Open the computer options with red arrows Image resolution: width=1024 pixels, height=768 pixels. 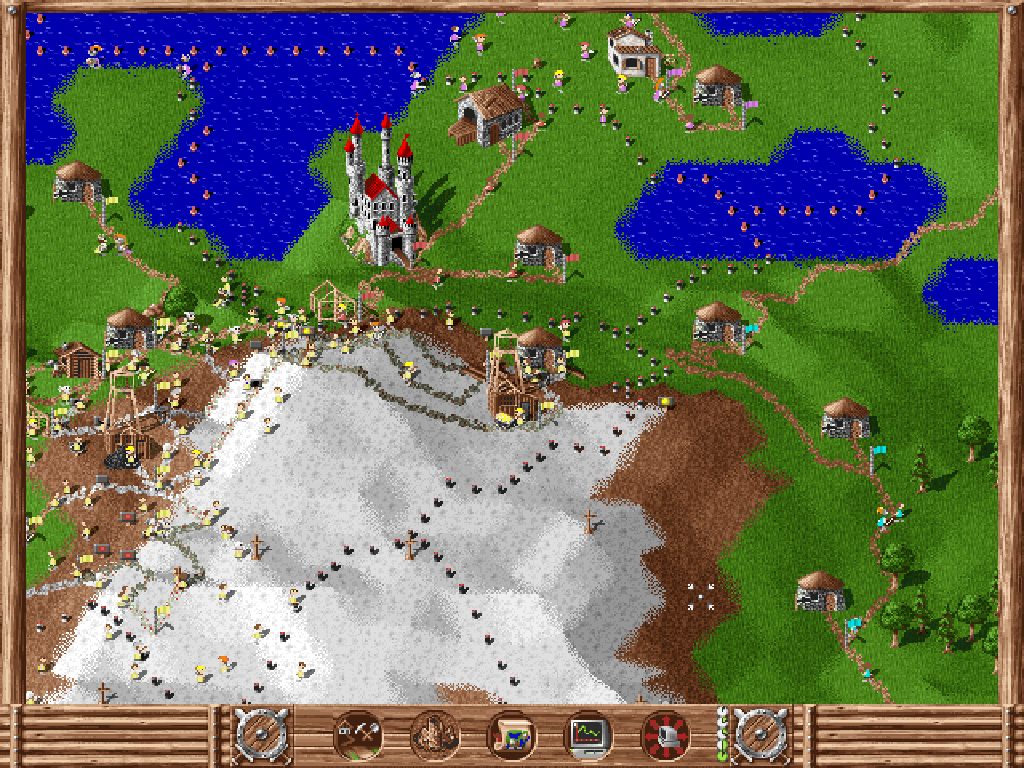(x=665, y=737)
